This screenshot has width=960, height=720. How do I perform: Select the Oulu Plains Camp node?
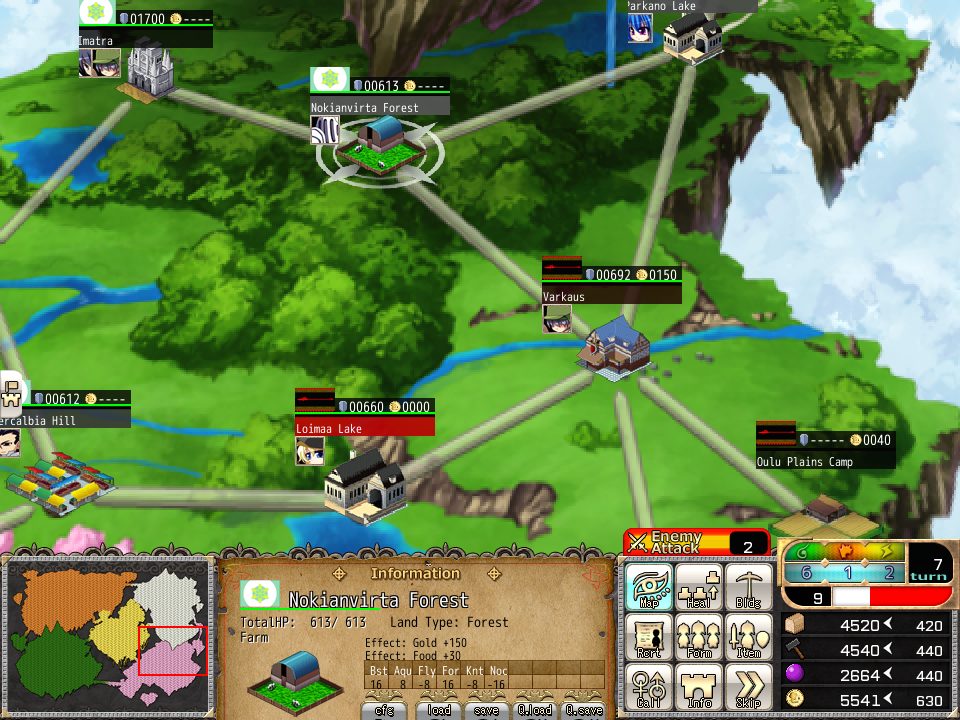coord(826,512)
